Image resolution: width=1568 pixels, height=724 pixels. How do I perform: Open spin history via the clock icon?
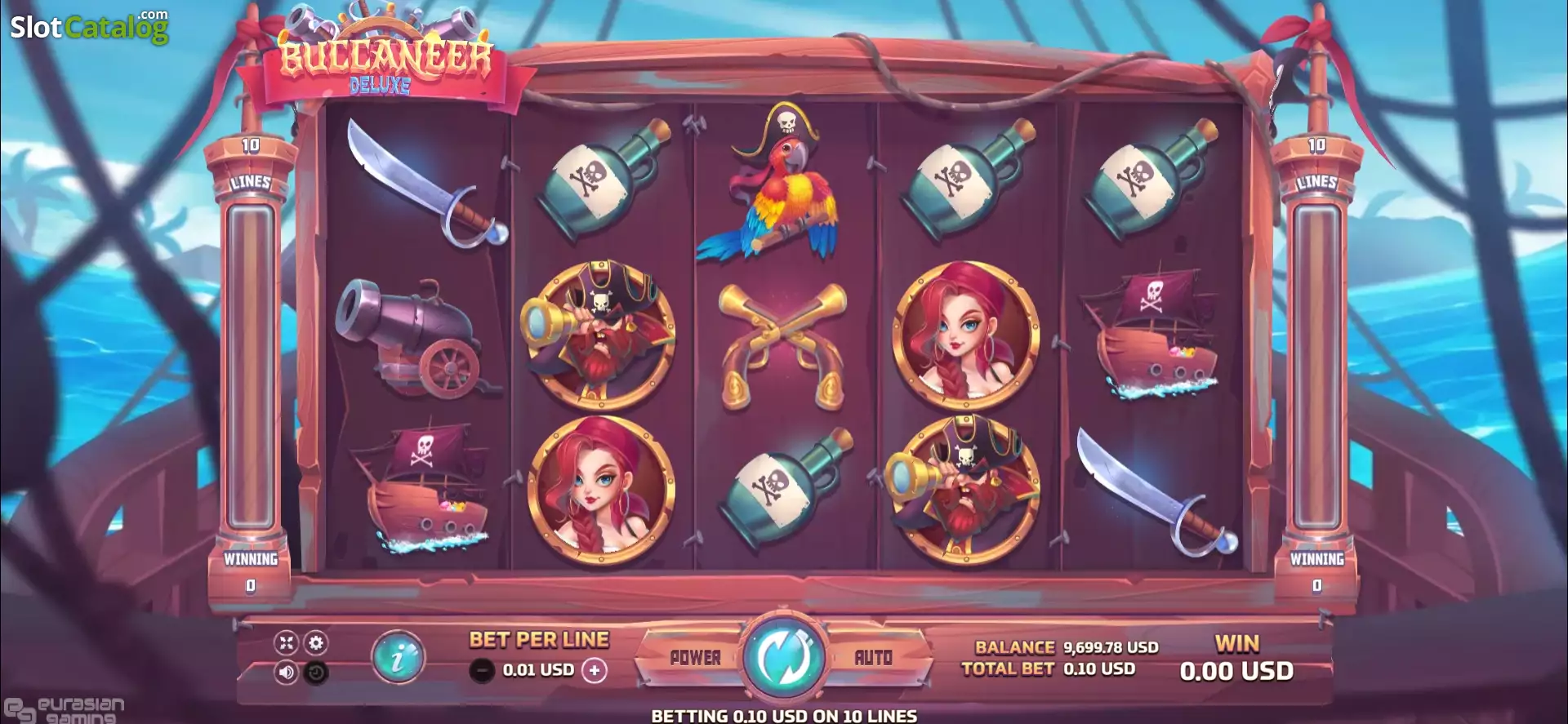tap(318, 670)
